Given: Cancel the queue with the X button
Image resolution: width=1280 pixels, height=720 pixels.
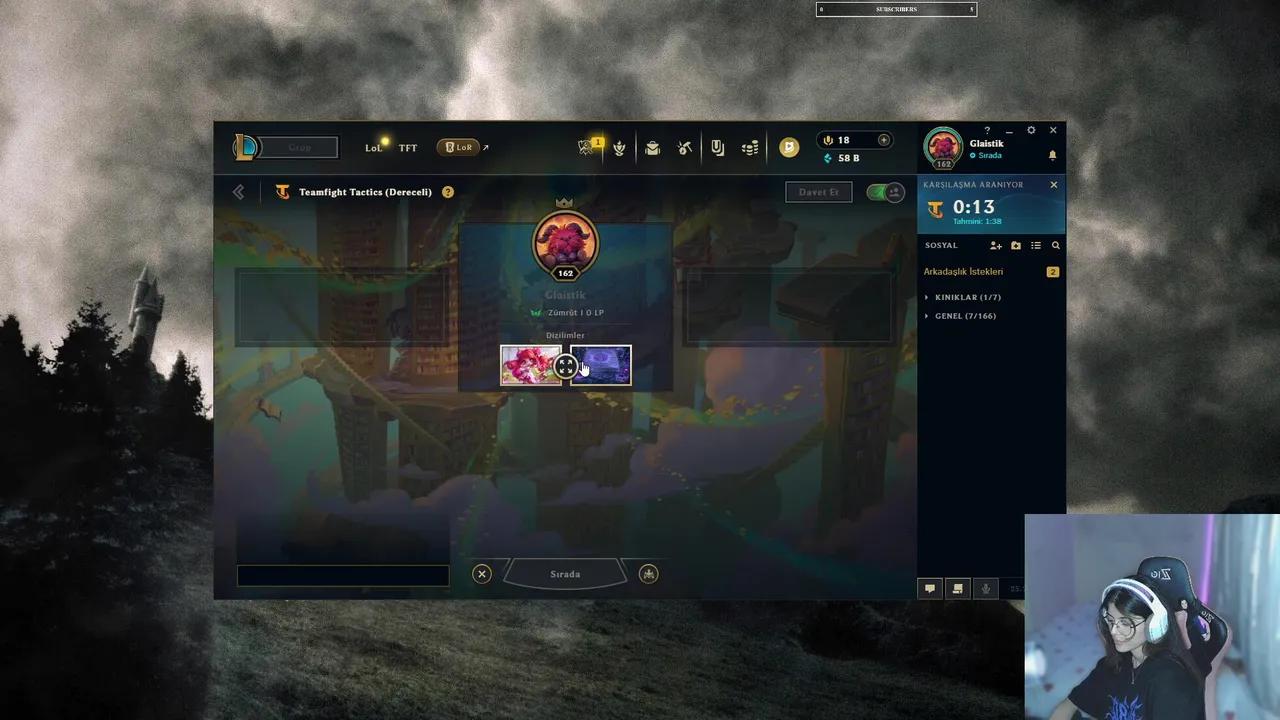Looking at the screenshot, I should [x=481, y=573].
